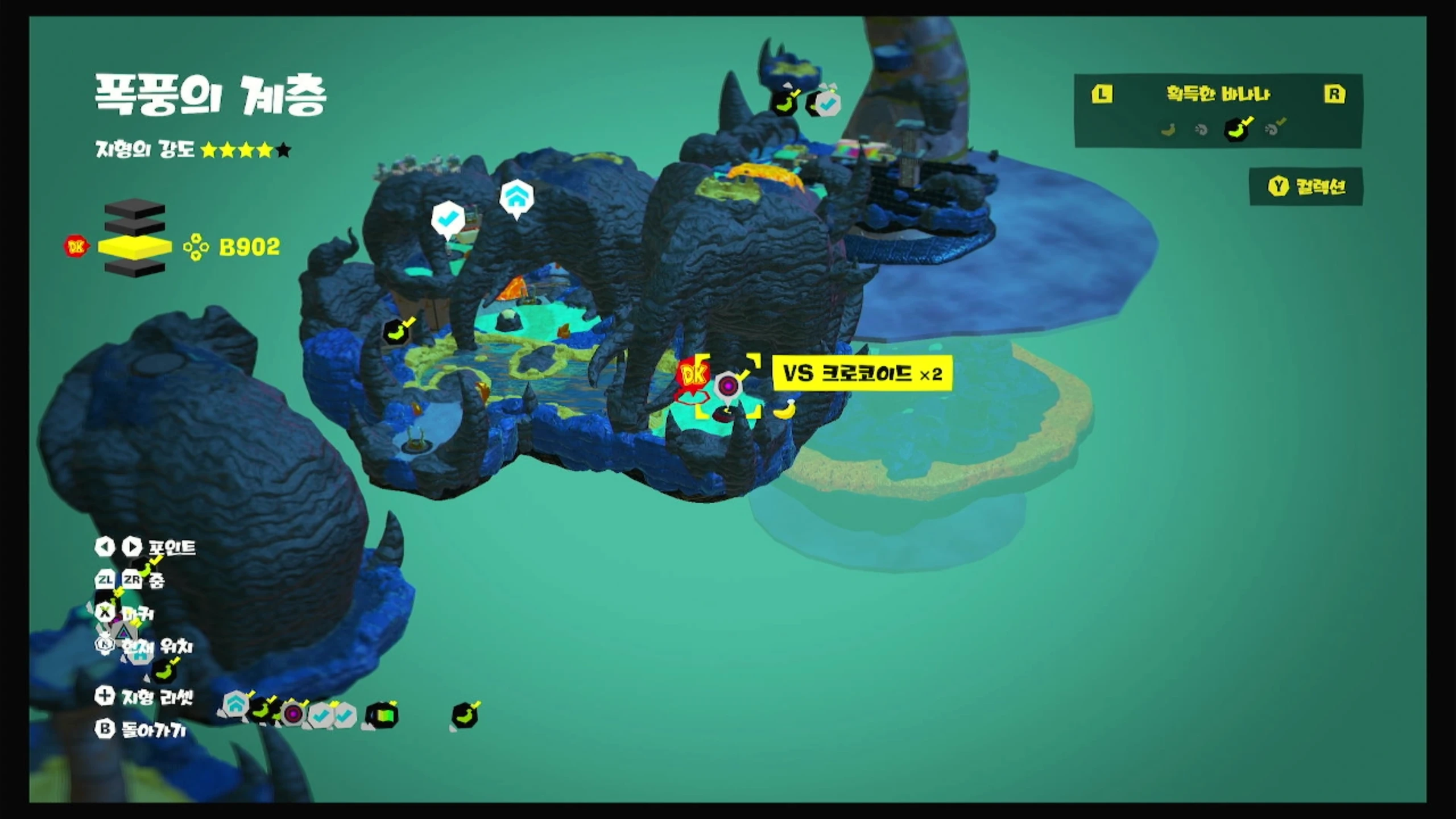The height and width of the screenshot is (819, 1456).
Task: Click the red DK current-position marker
Action: tap(693, 375)
